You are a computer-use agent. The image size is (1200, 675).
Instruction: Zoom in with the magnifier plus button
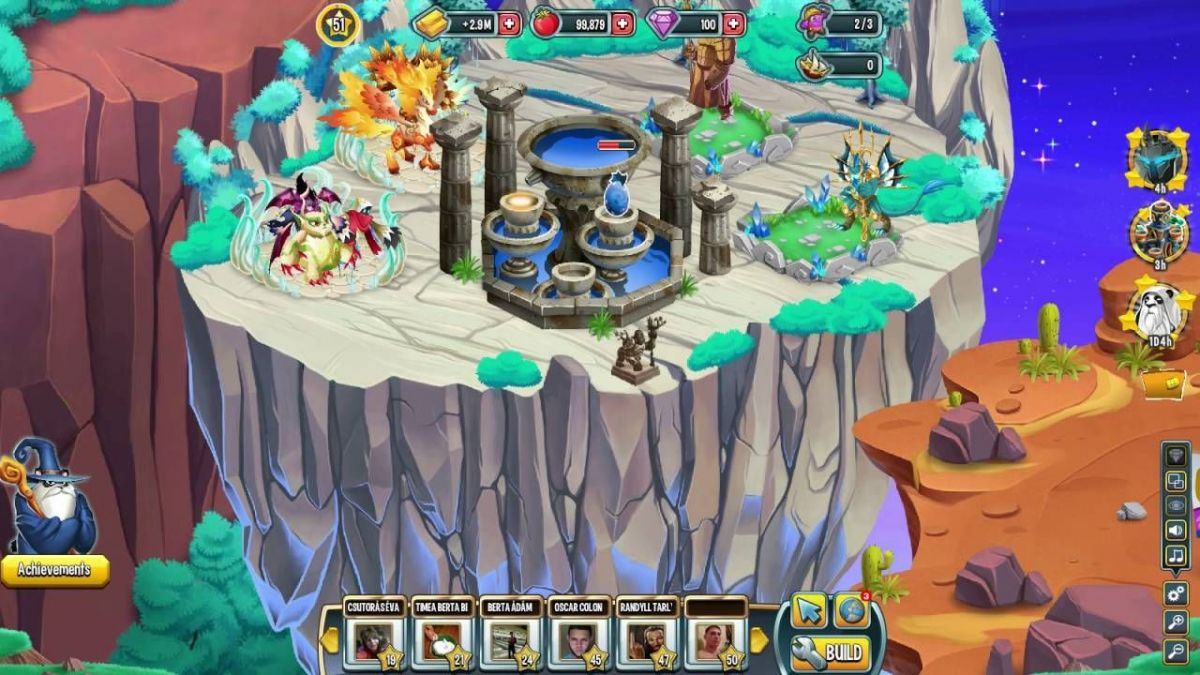[1176, 623]
